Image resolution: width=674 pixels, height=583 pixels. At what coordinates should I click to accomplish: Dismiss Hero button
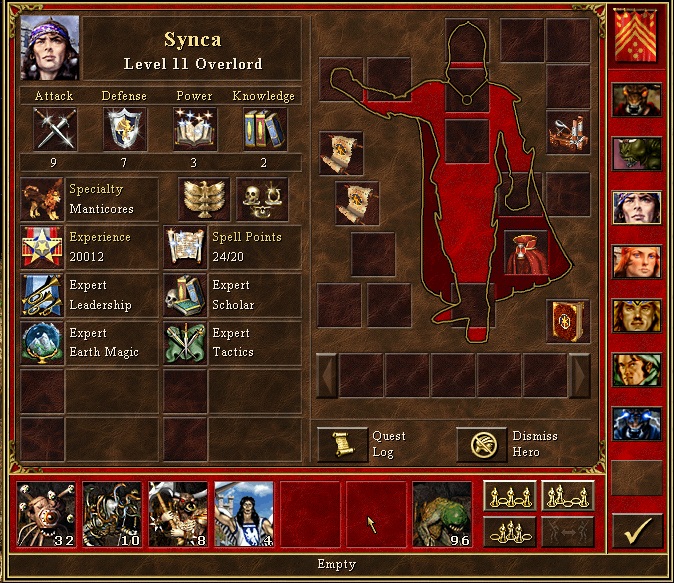coord(482,444)
